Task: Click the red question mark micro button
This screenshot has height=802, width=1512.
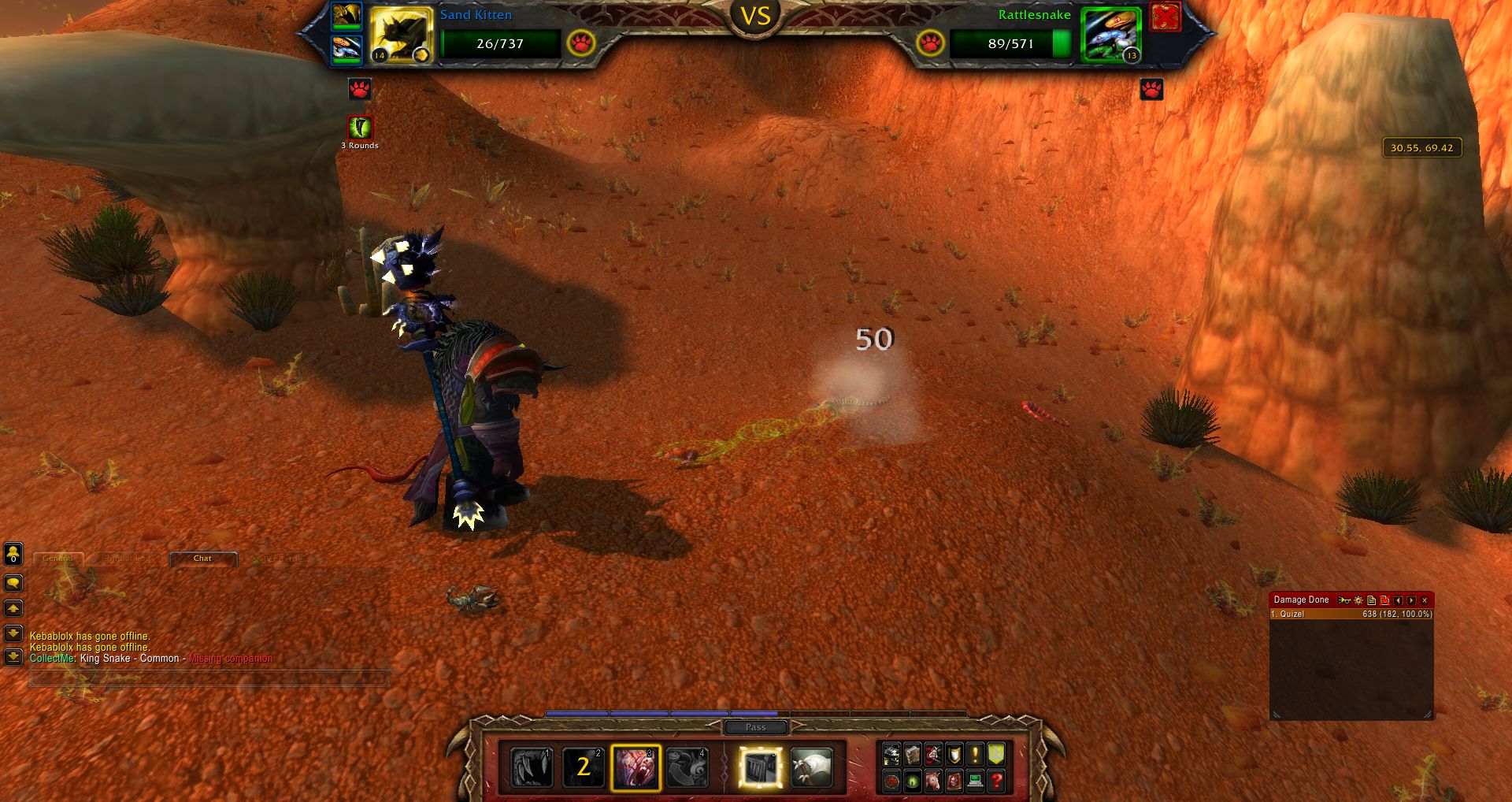Action: (x=996, y=781)
